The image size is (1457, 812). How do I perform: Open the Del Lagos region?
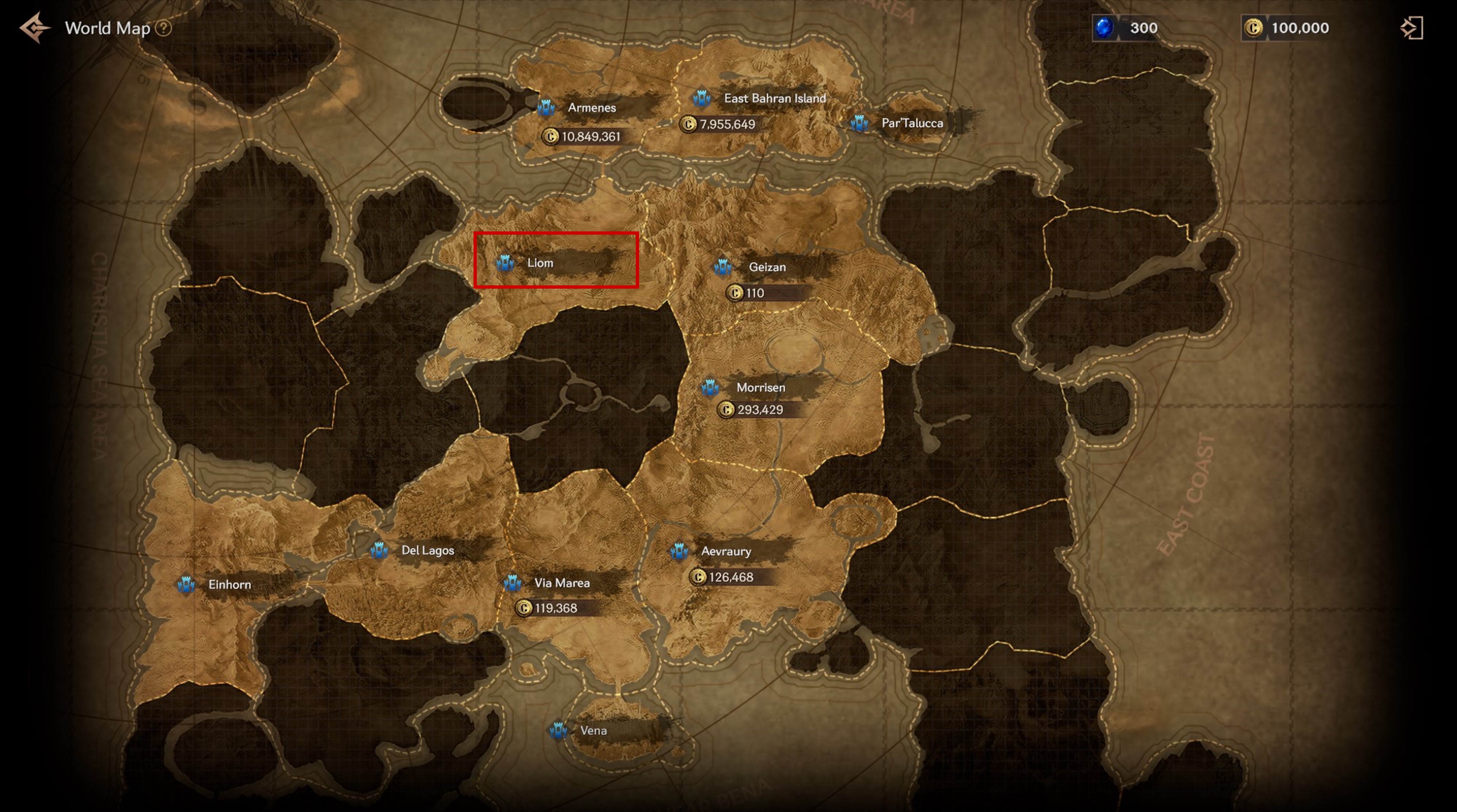(x=379, y=550)
